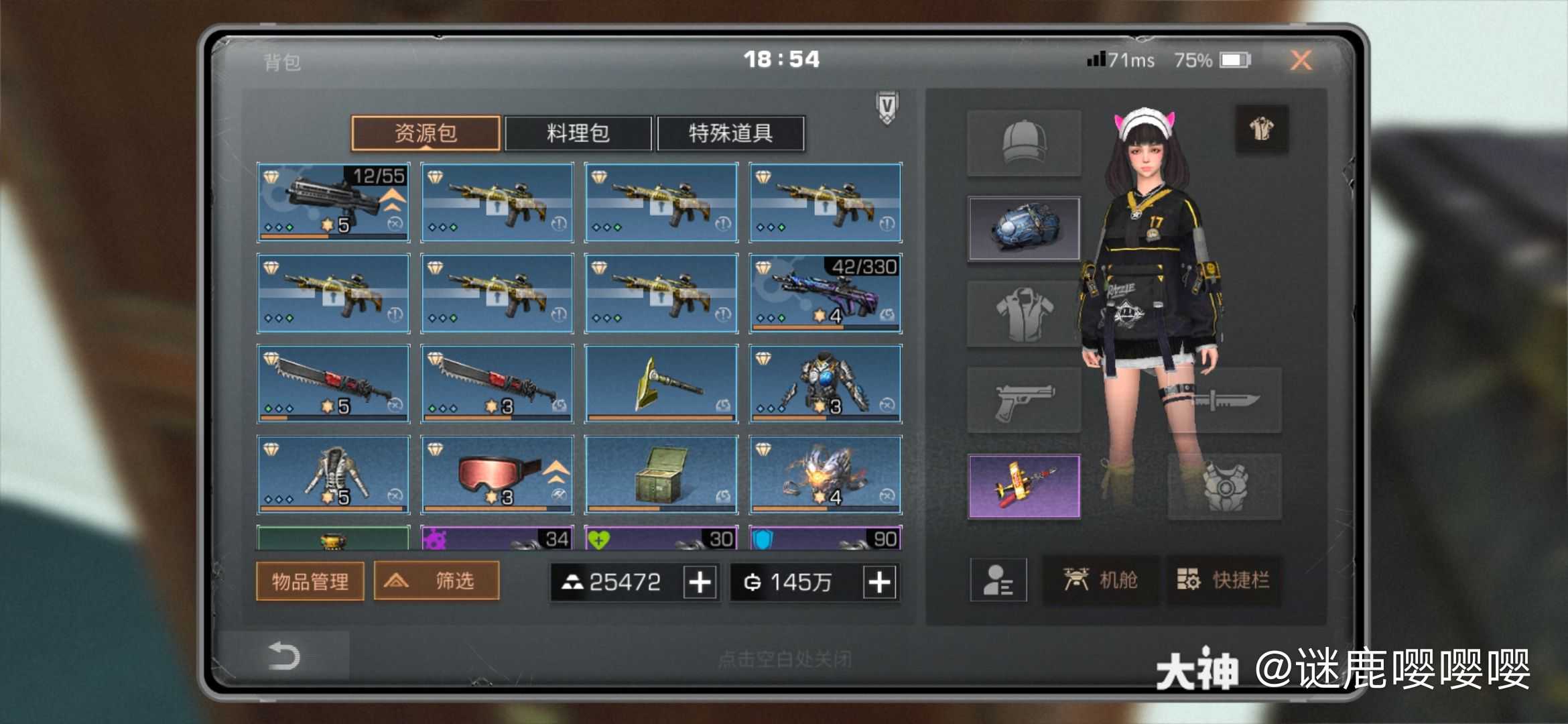Open the 特殊道具 tab
Screen dimensions: 1568x724
(x=732, y=133)
